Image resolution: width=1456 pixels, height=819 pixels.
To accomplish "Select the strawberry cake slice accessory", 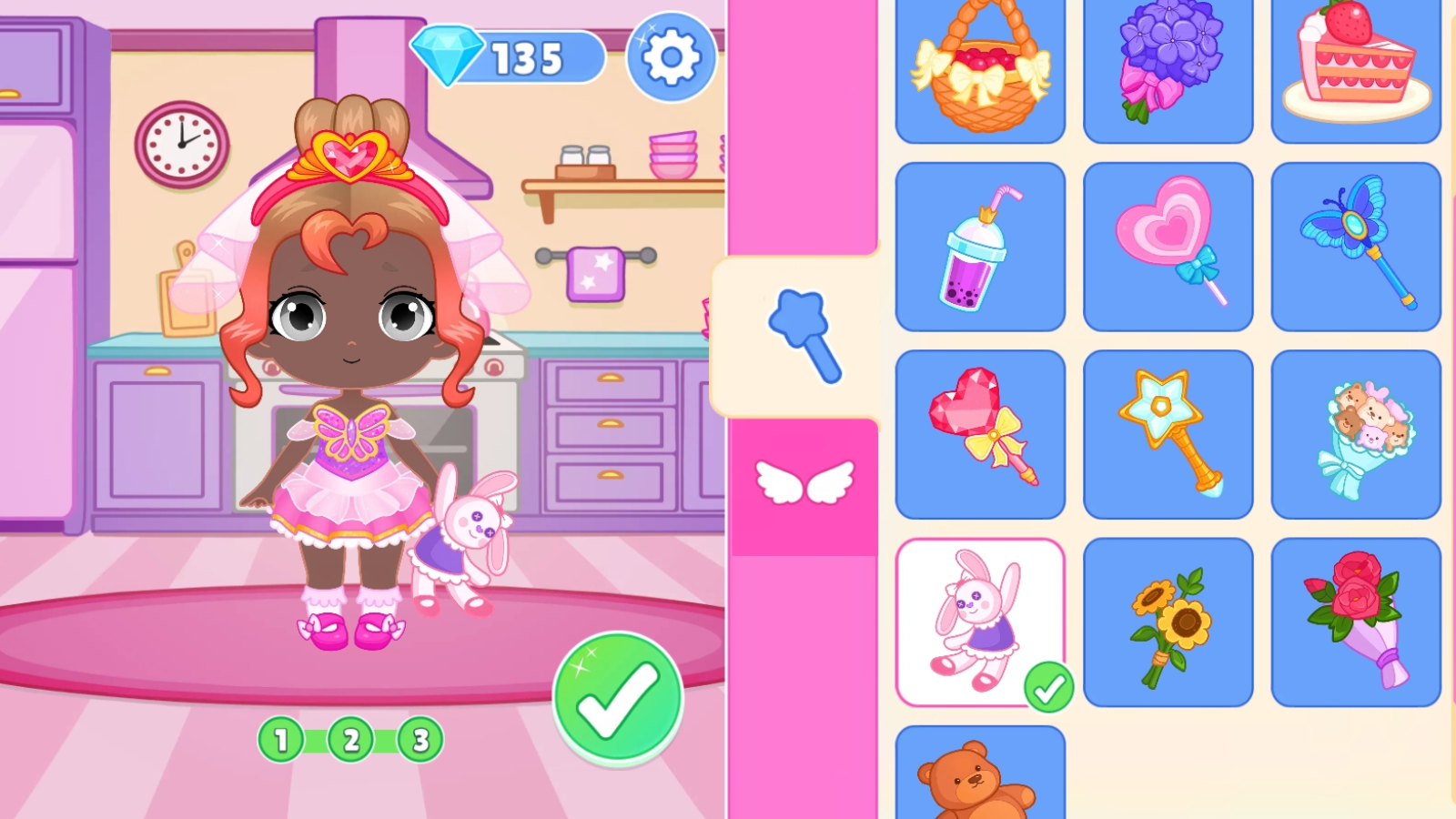I will [x=1355, y=62].
